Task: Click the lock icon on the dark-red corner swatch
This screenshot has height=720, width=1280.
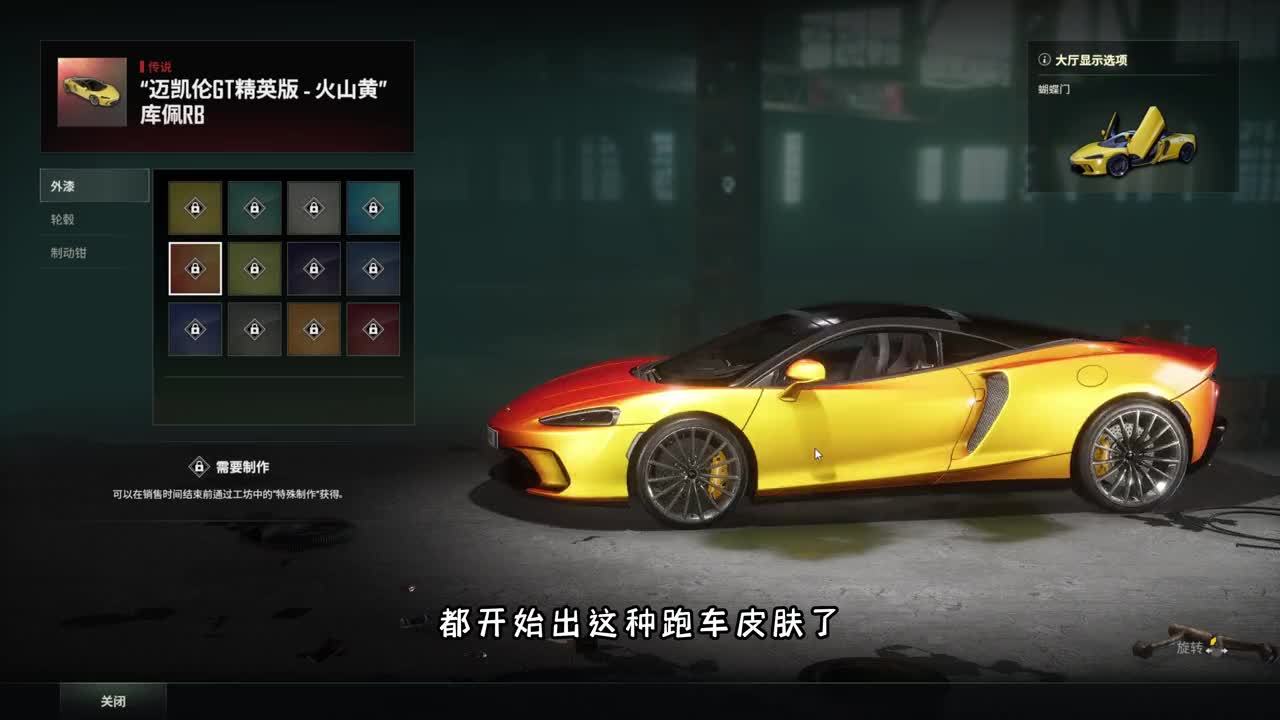Action: 373,327
